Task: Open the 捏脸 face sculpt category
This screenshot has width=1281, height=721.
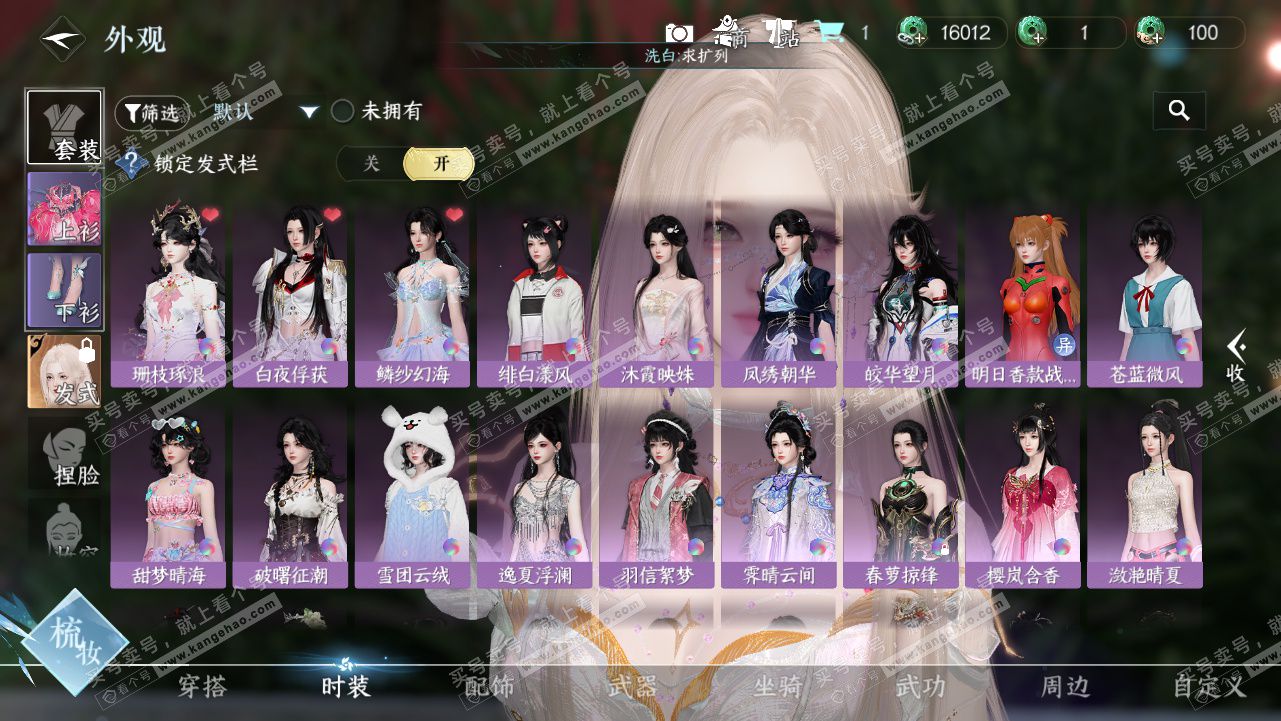Action: pos(64,454)
